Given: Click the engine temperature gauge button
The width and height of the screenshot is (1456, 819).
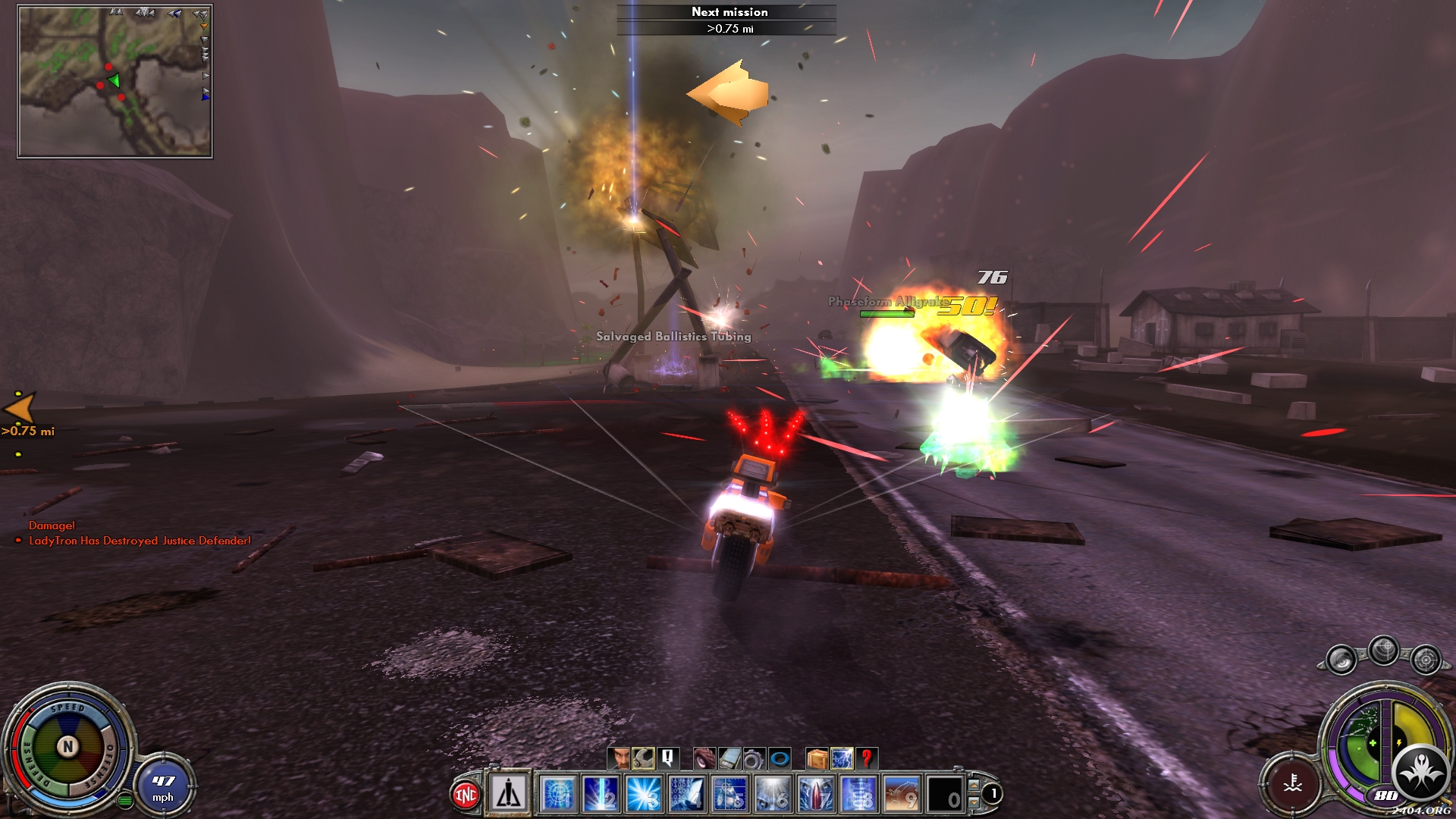Looking at the screenshot, I should click(1293, 783).
